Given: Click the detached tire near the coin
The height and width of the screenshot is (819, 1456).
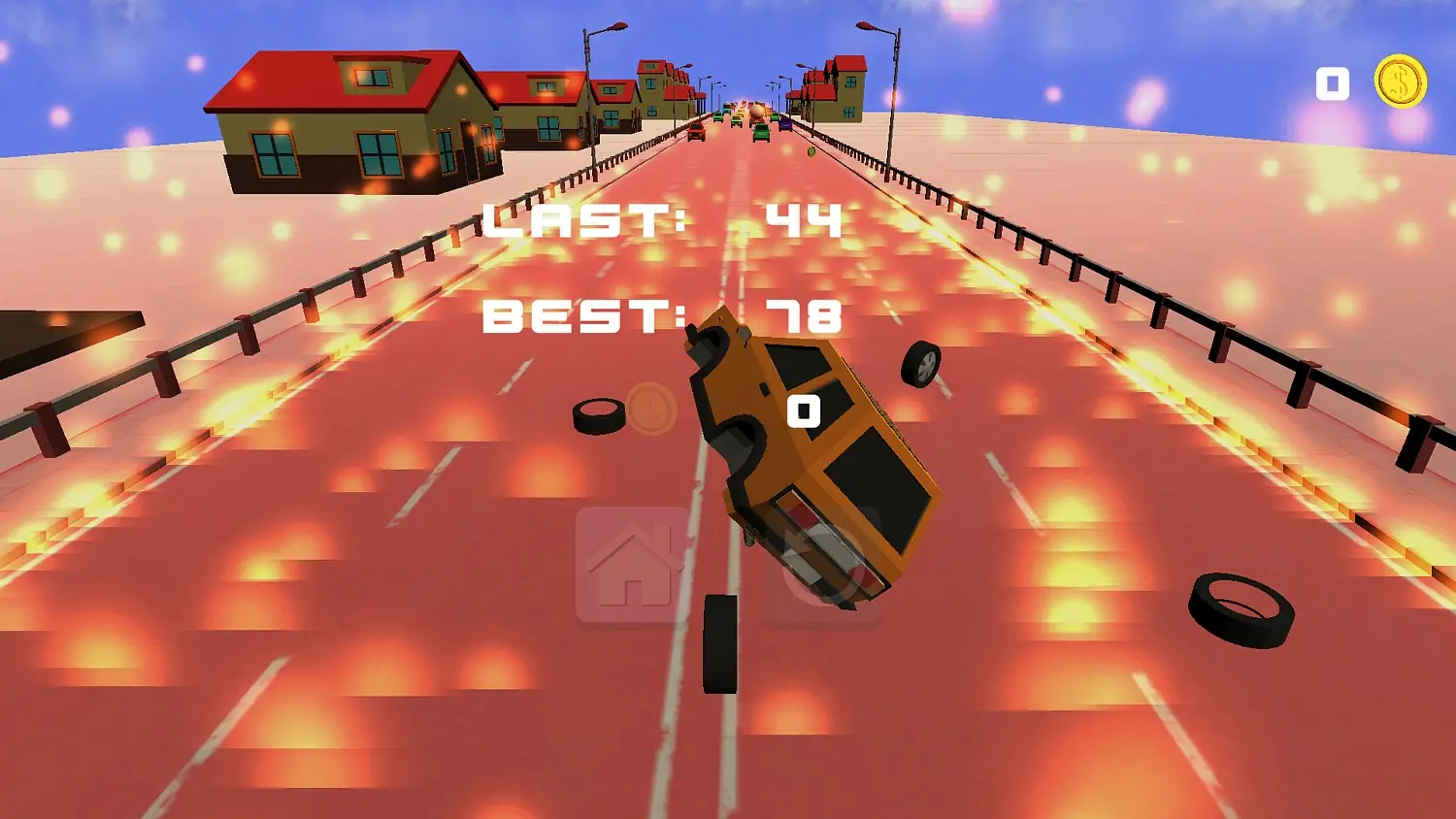Looking at the screenshot, I should click(x=600, y=415).
